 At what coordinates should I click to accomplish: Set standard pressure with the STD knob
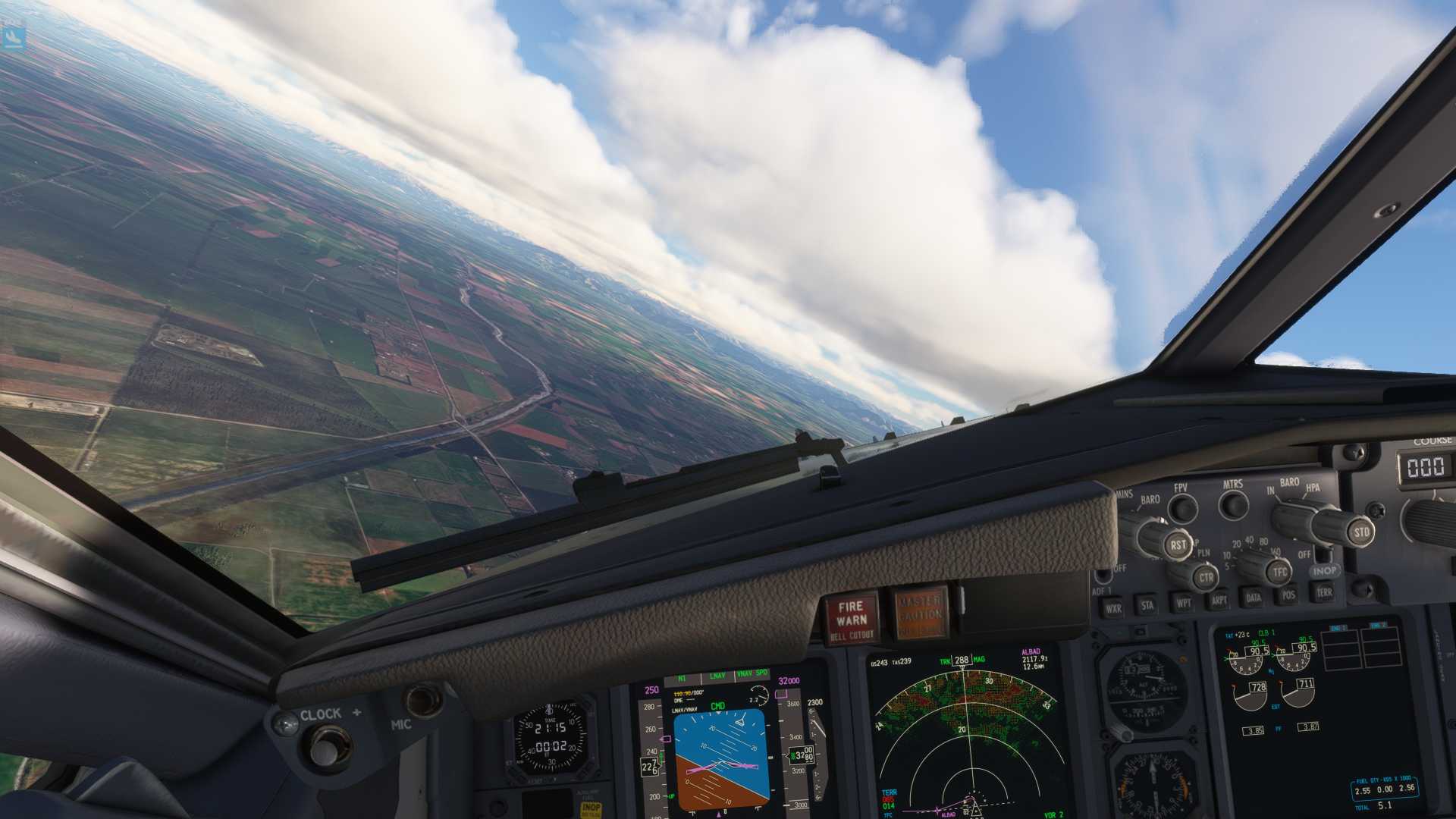pyautogui.click(x=1360, y=532)
